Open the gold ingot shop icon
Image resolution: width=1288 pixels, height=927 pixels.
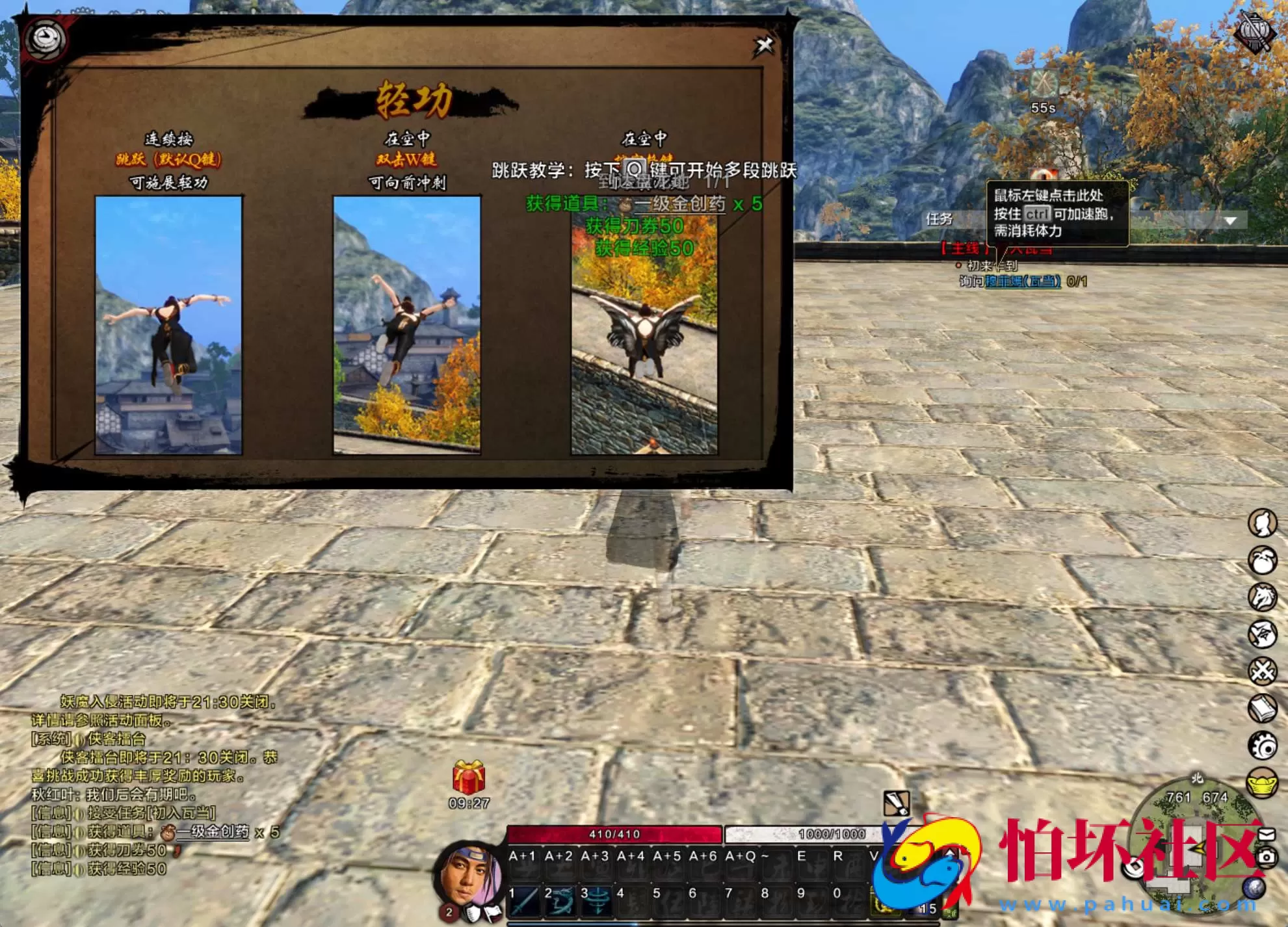coord(1261,783)
